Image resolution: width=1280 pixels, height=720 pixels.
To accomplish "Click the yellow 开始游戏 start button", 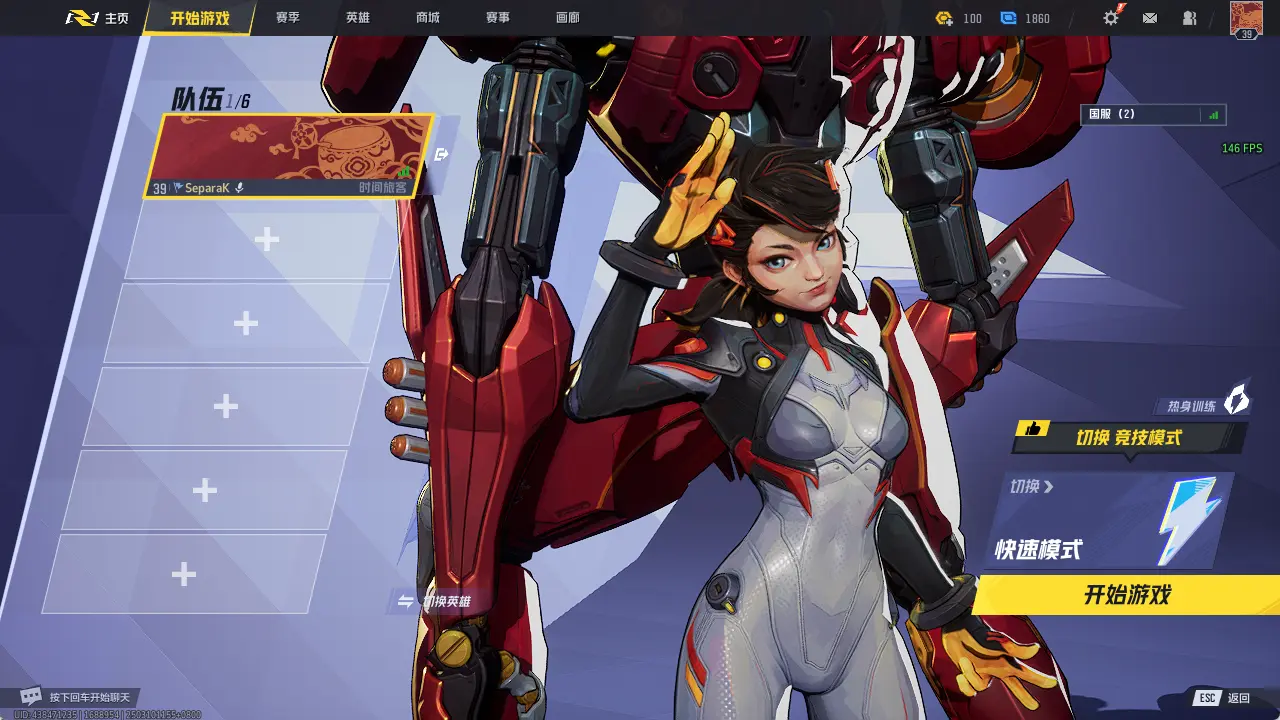I will 1127,596.
